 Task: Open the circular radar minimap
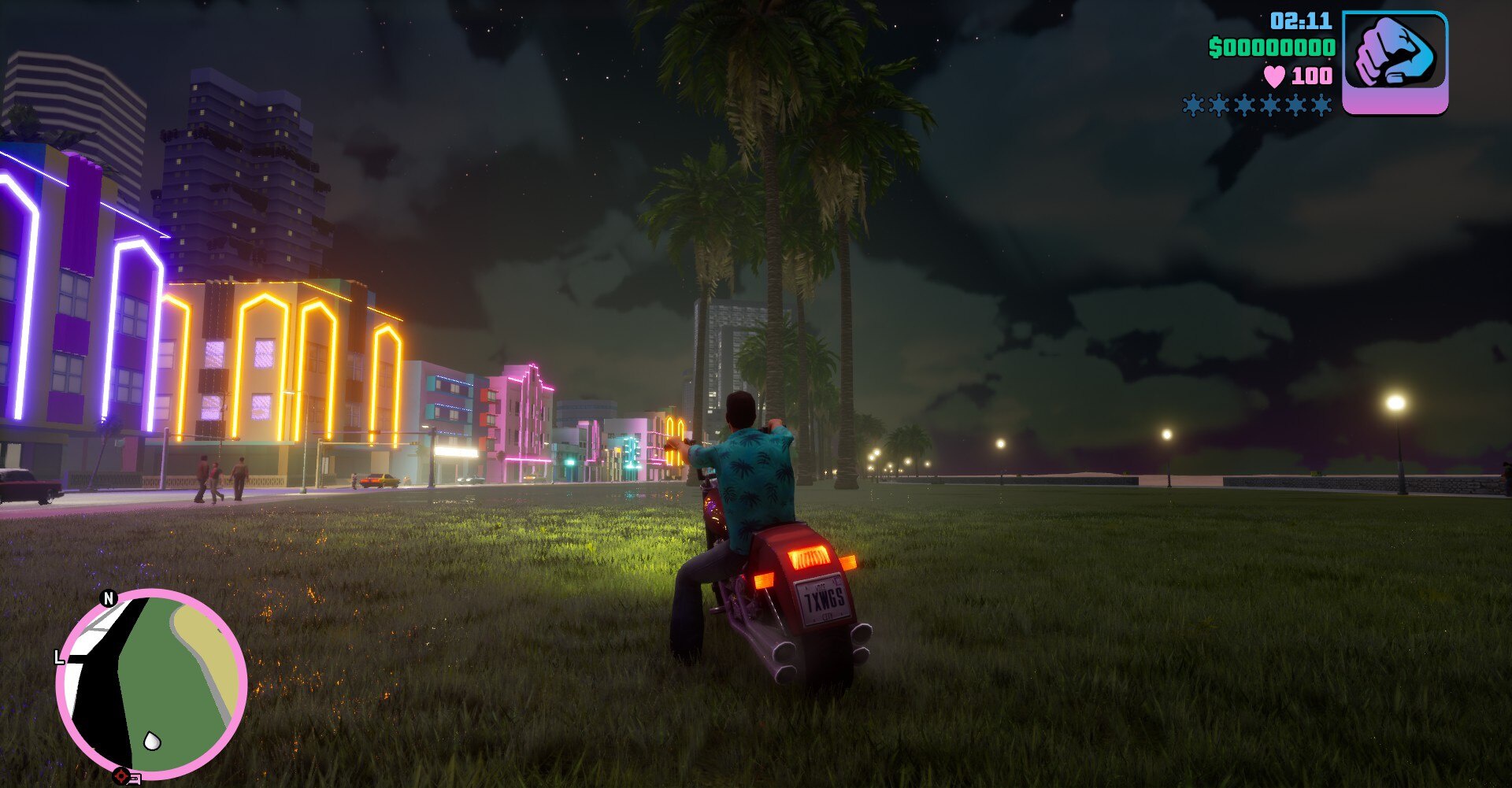pos(152,684)
